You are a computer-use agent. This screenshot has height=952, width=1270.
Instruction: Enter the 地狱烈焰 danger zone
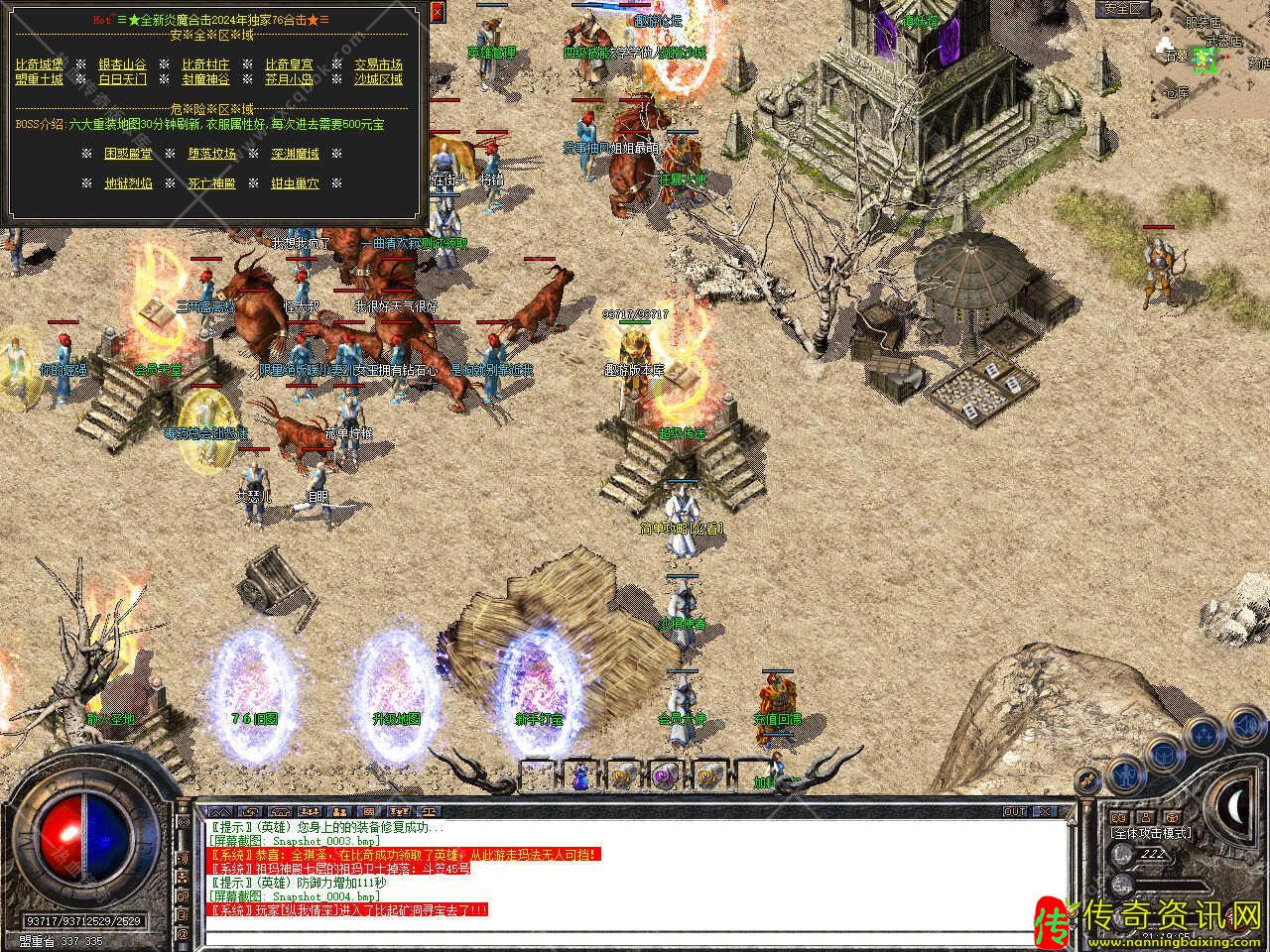tap(129, 183)
